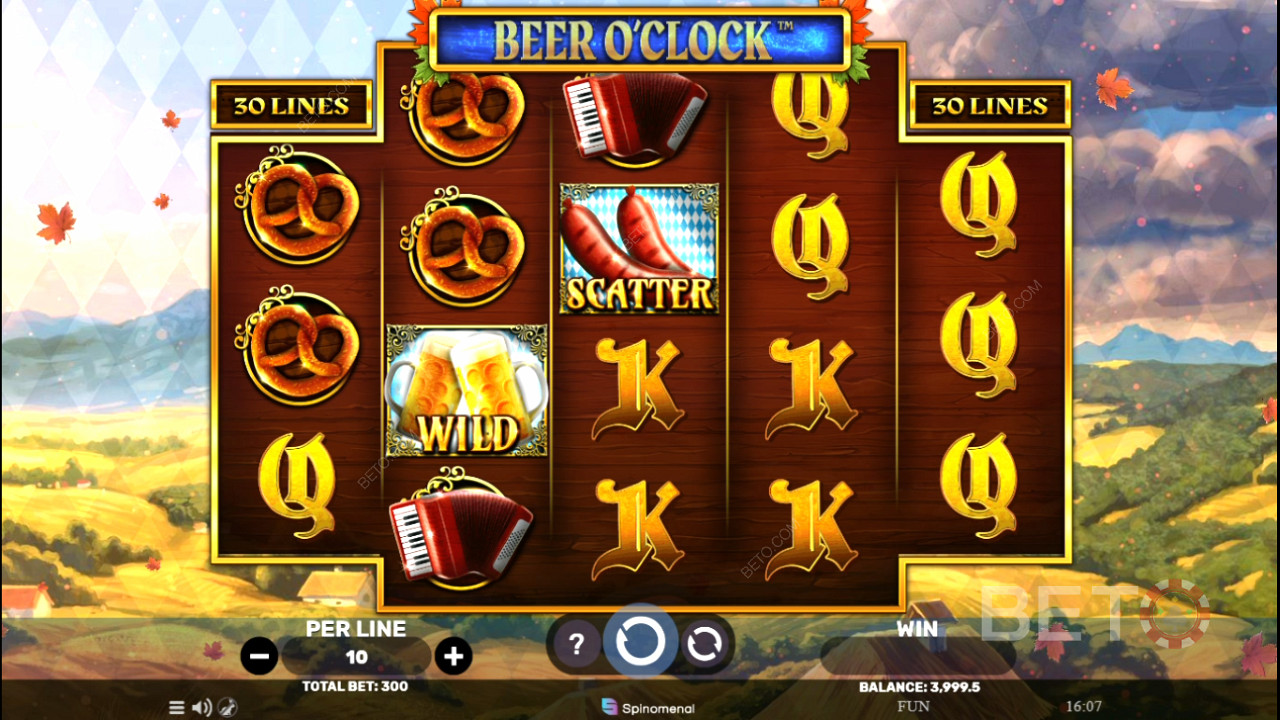Toggle the sound speaker icon
This screenshot has height=720, width=1280.
(x=202, y=707)
